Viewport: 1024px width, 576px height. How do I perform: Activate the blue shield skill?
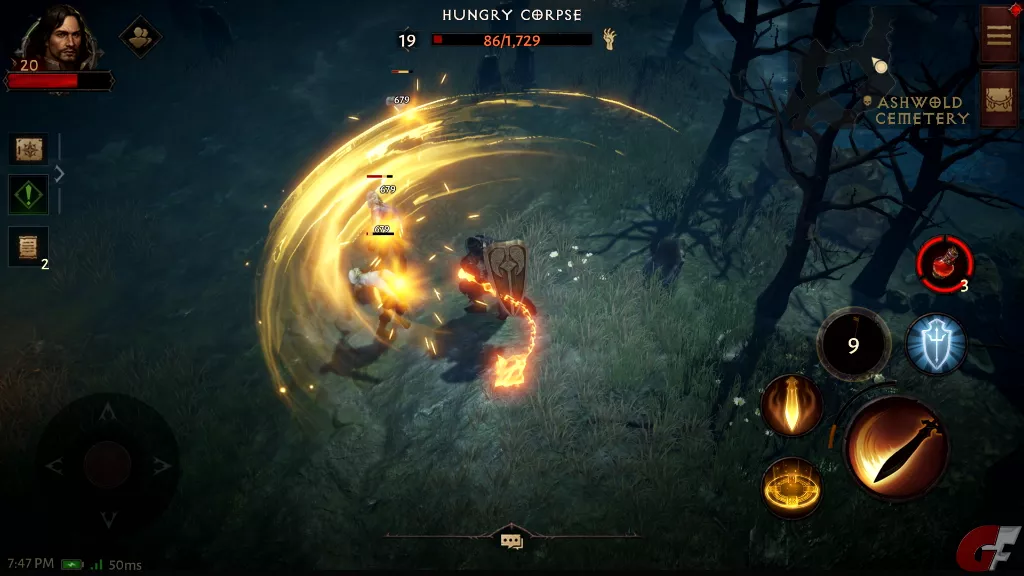pos(935,344)
